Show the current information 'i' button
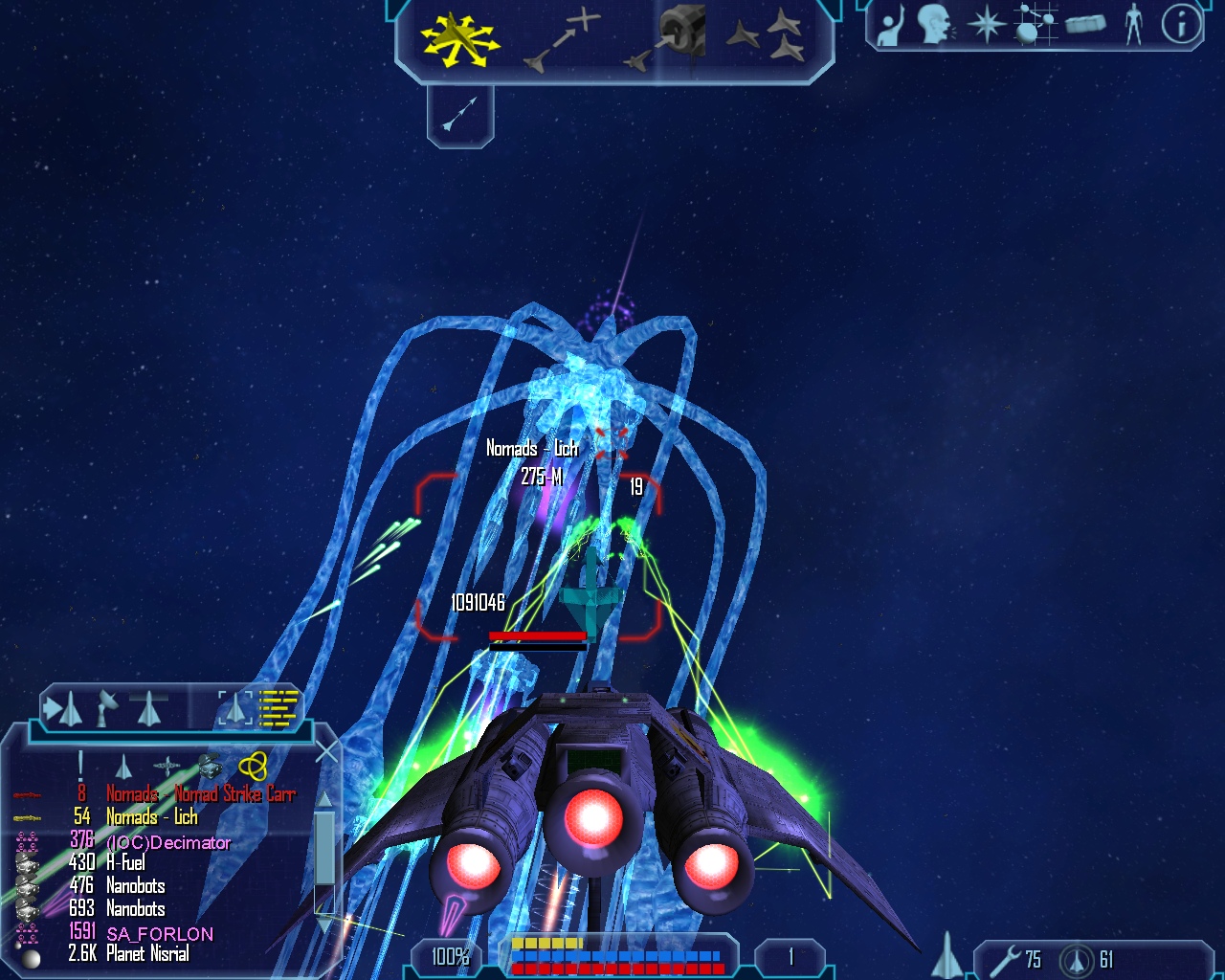The width and height of the screenshot is (1225, 980). pyautogui.click(x=1181, y=25)
